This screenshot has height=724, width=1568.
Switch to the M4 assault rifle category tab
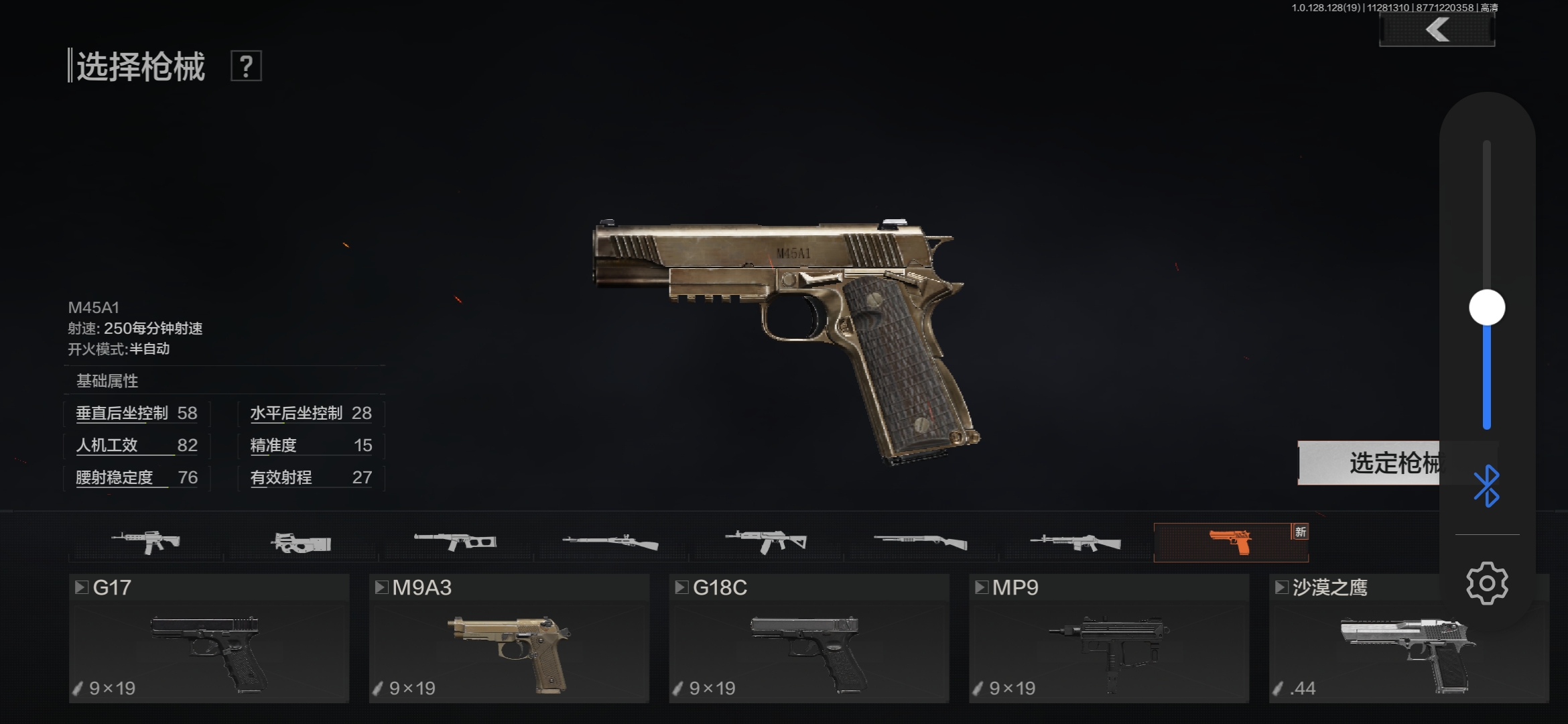146,542
